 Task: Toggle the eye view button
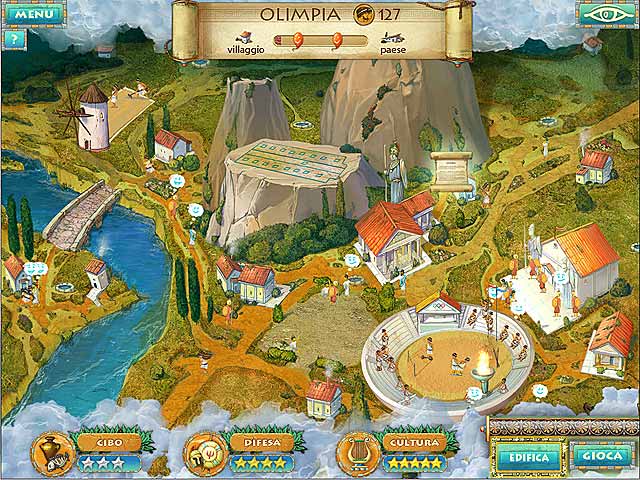[x=604, y=14]
